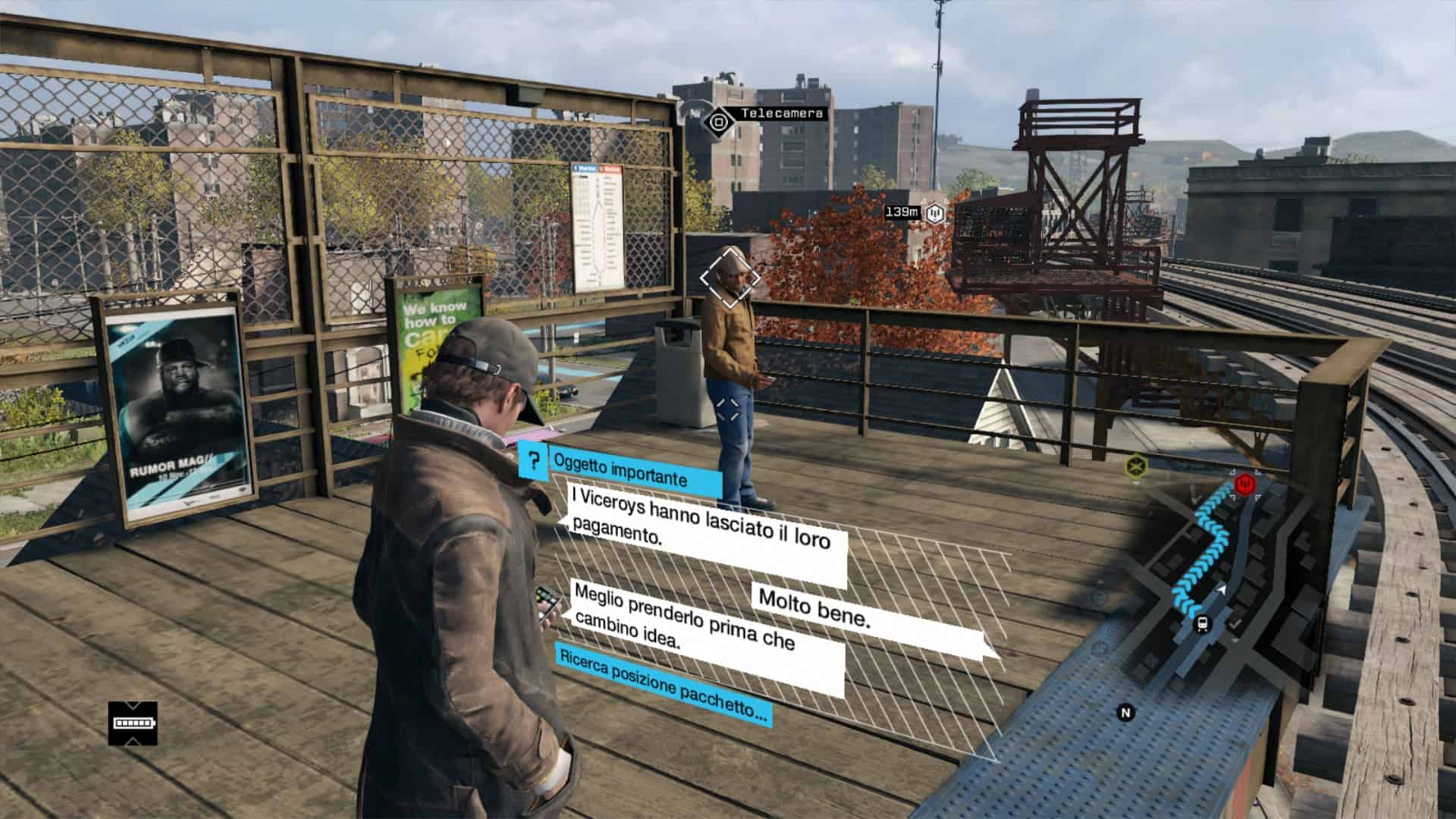The height and width of the screenshot is (819, 1456).
Task: Hack the Telecamera camera icon
Action: [717, 121]
